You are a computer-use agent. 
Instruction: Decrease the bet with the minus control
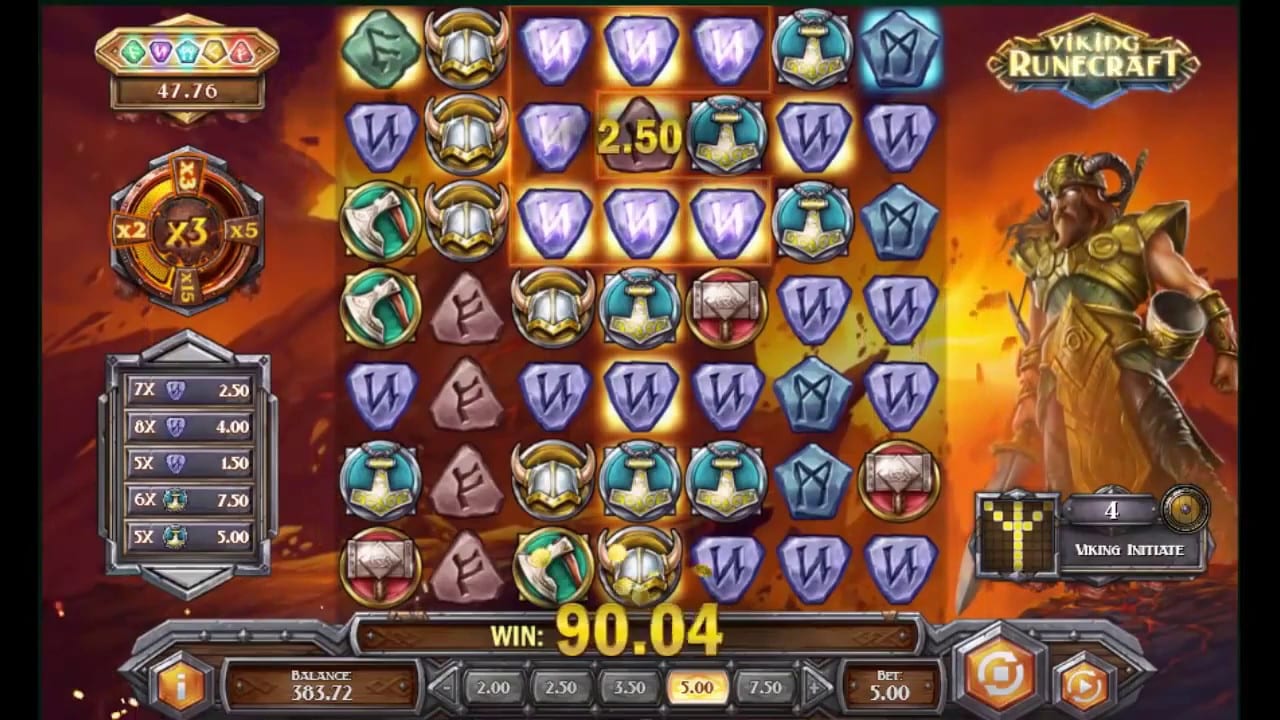tap(443, 688)
